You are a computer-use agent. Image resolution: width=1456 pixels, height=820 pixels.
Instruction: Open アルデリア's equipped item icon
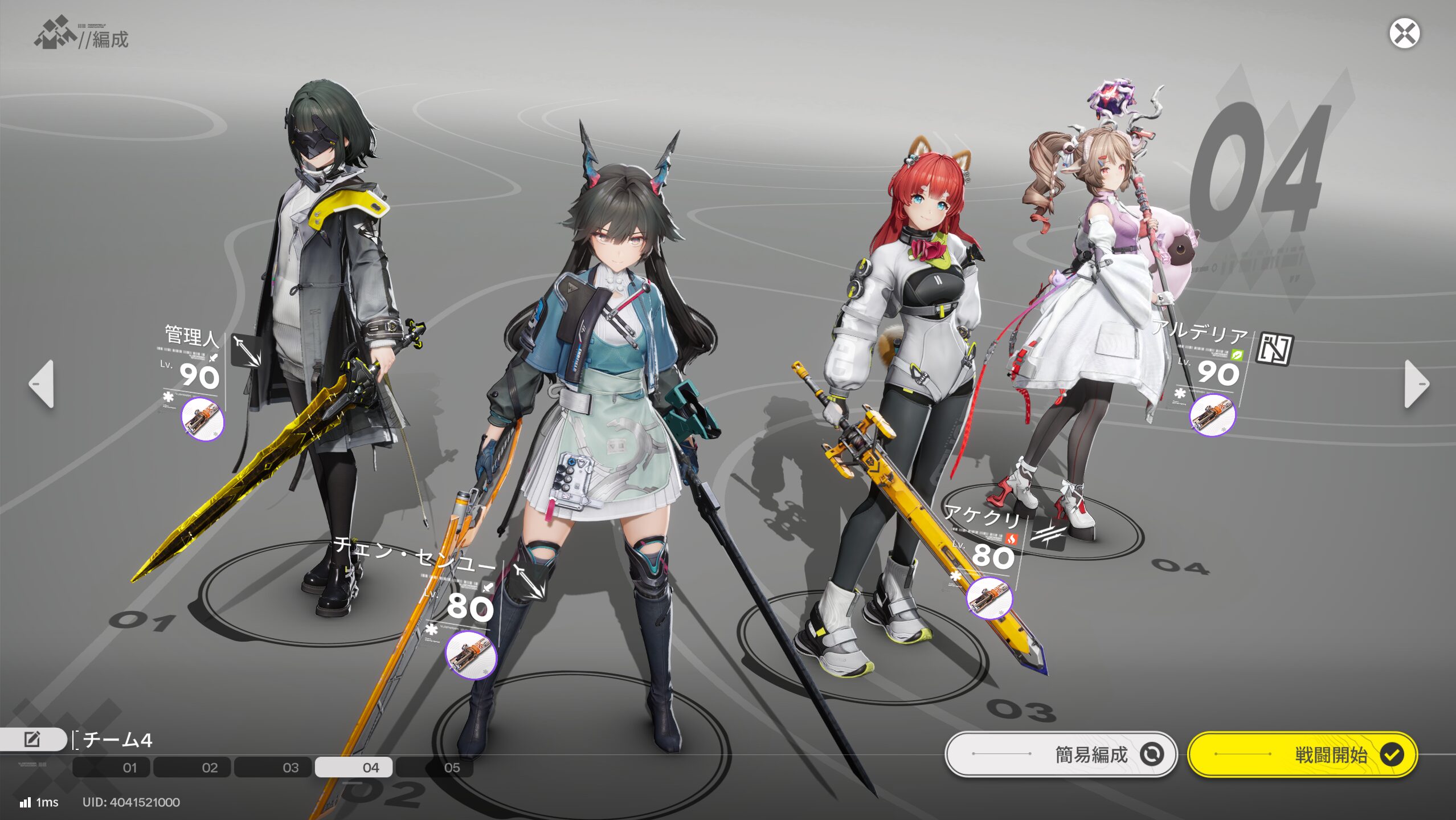click(1212, 415)
